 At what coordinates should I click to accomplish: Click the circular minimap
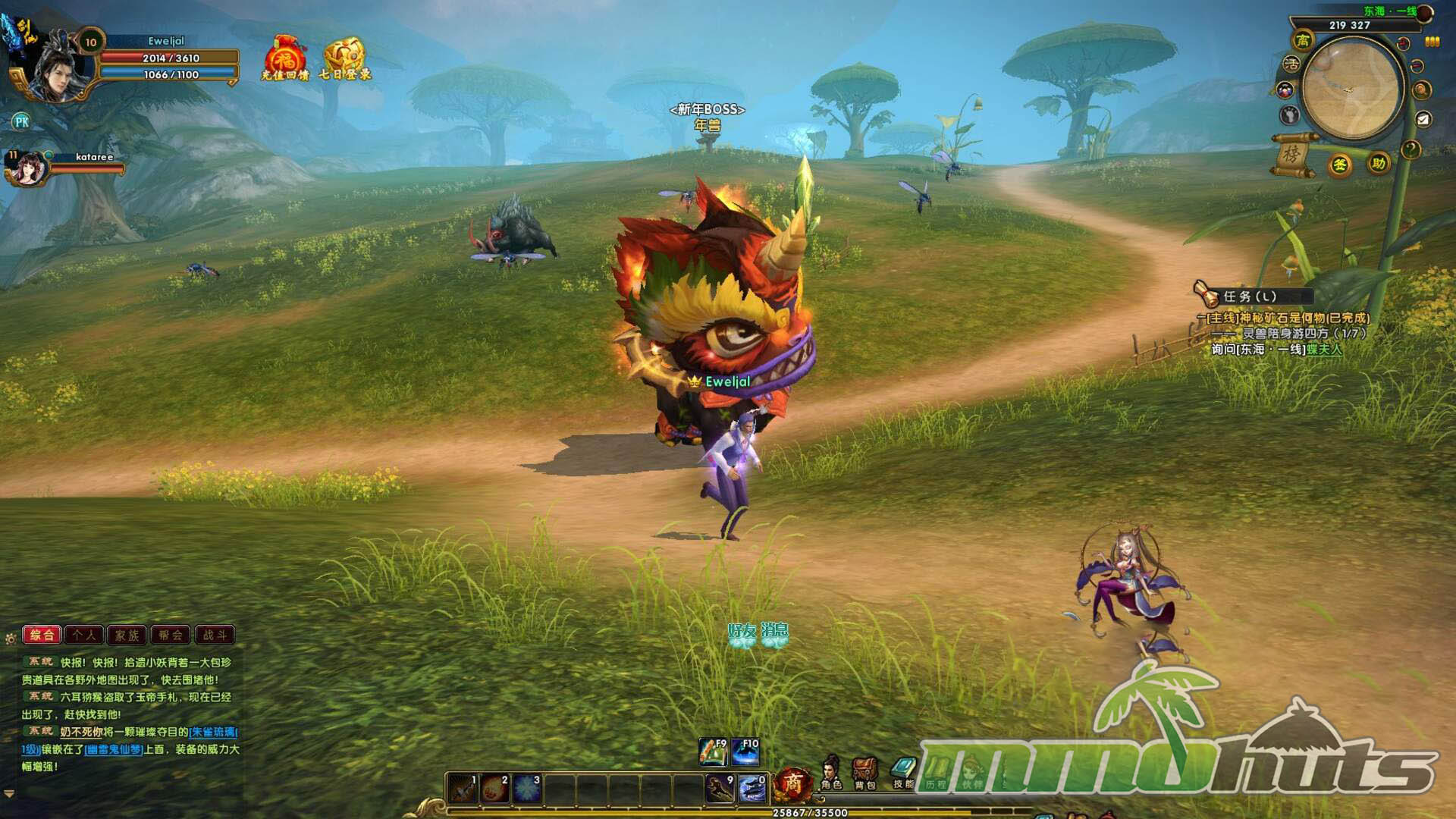[x=1351, y=89]
